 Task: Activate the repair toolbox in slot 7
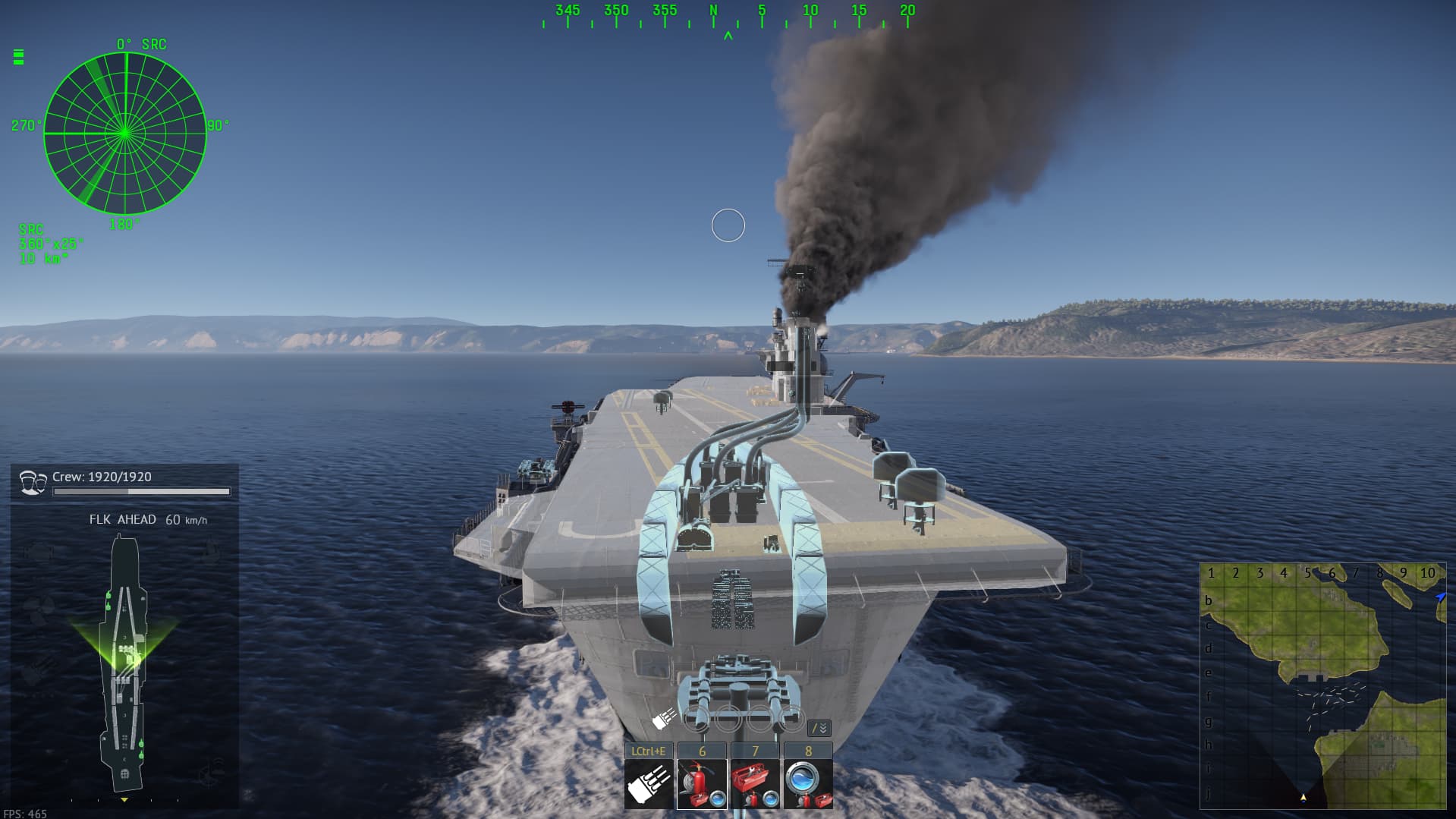click(x=756, y=783)
